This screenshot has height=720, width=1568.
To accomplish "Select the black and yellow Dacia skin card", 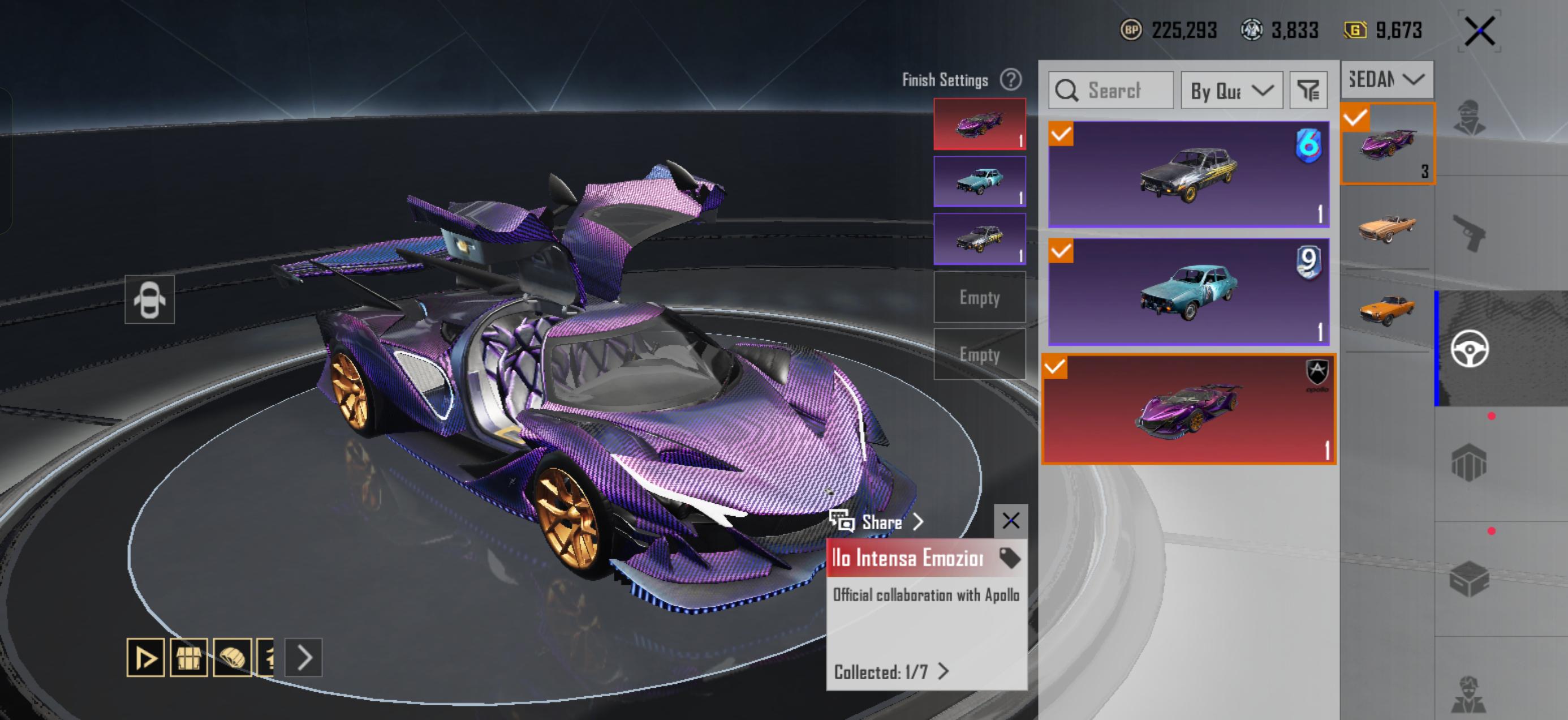I will (x=1188, y=174).
